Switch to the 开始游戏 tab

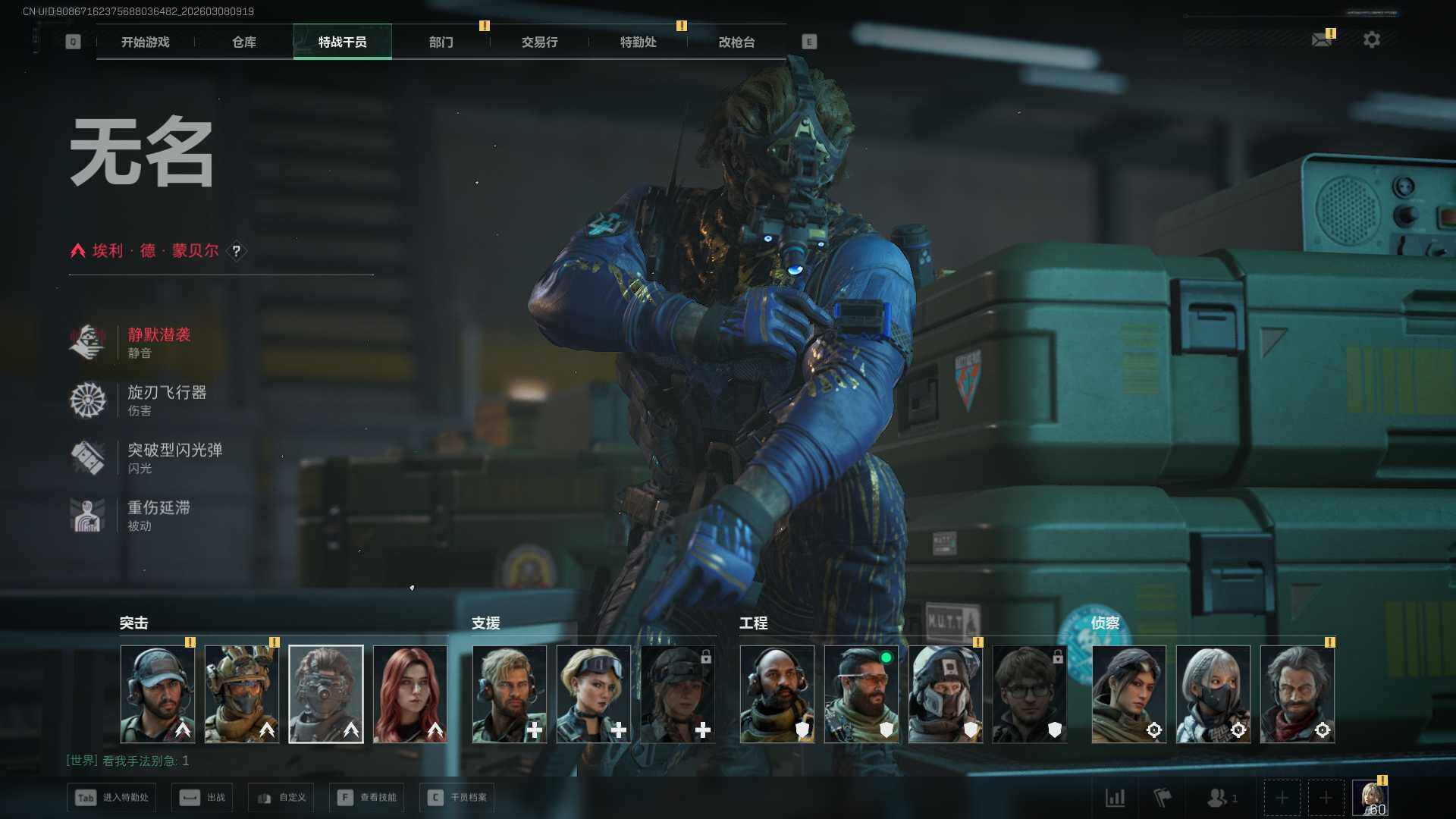click(146, 42)
